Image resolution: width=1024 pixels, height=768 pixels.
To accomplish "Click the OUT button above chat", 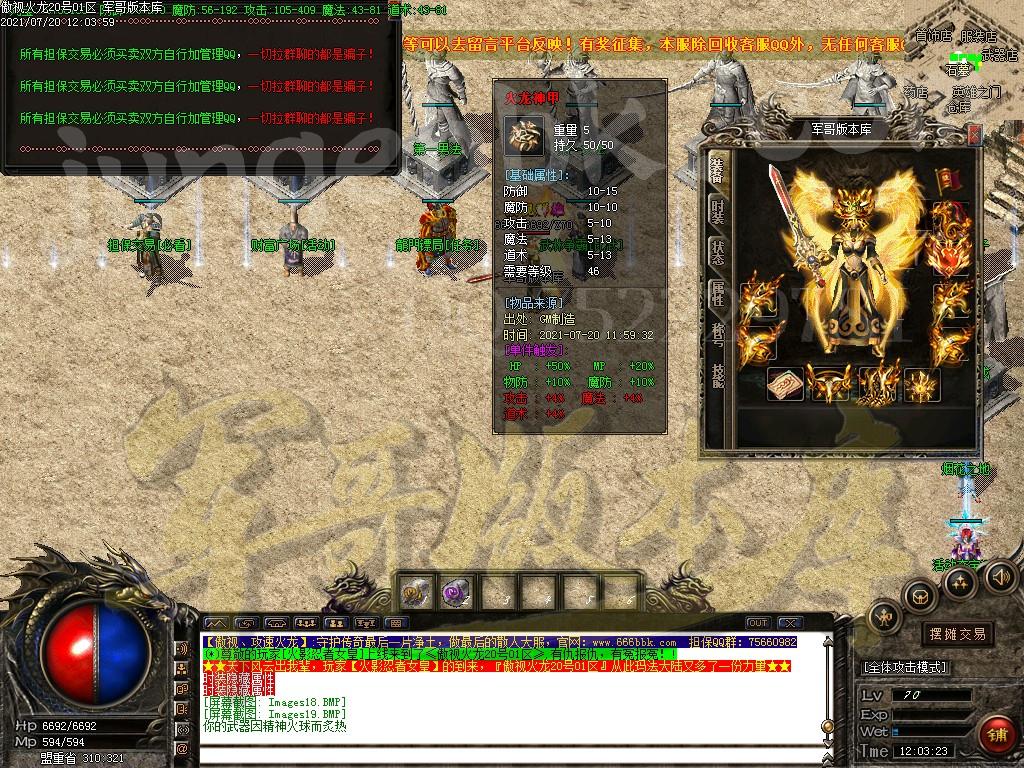I will [x=757, y=624].
